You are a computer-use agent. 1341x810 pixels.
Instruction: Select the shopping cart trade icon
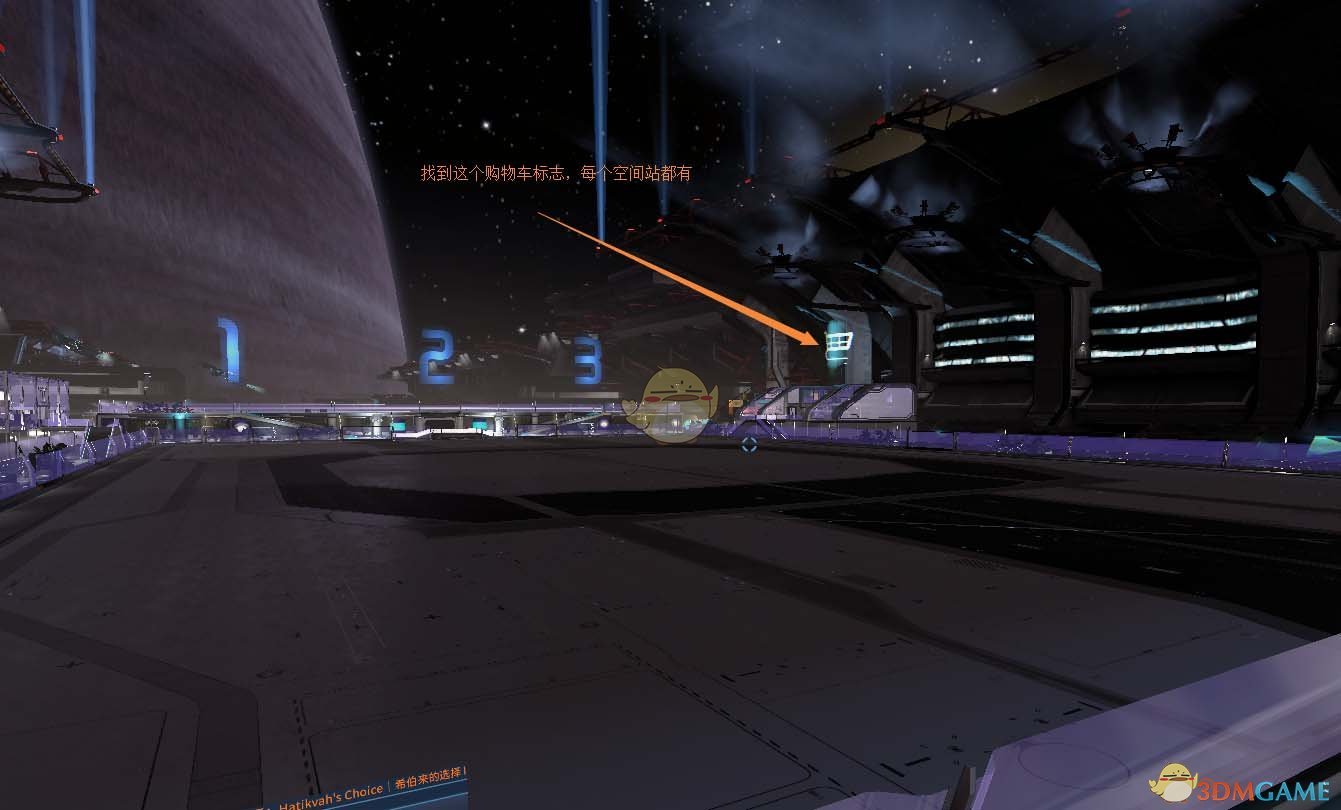point(839,343)
